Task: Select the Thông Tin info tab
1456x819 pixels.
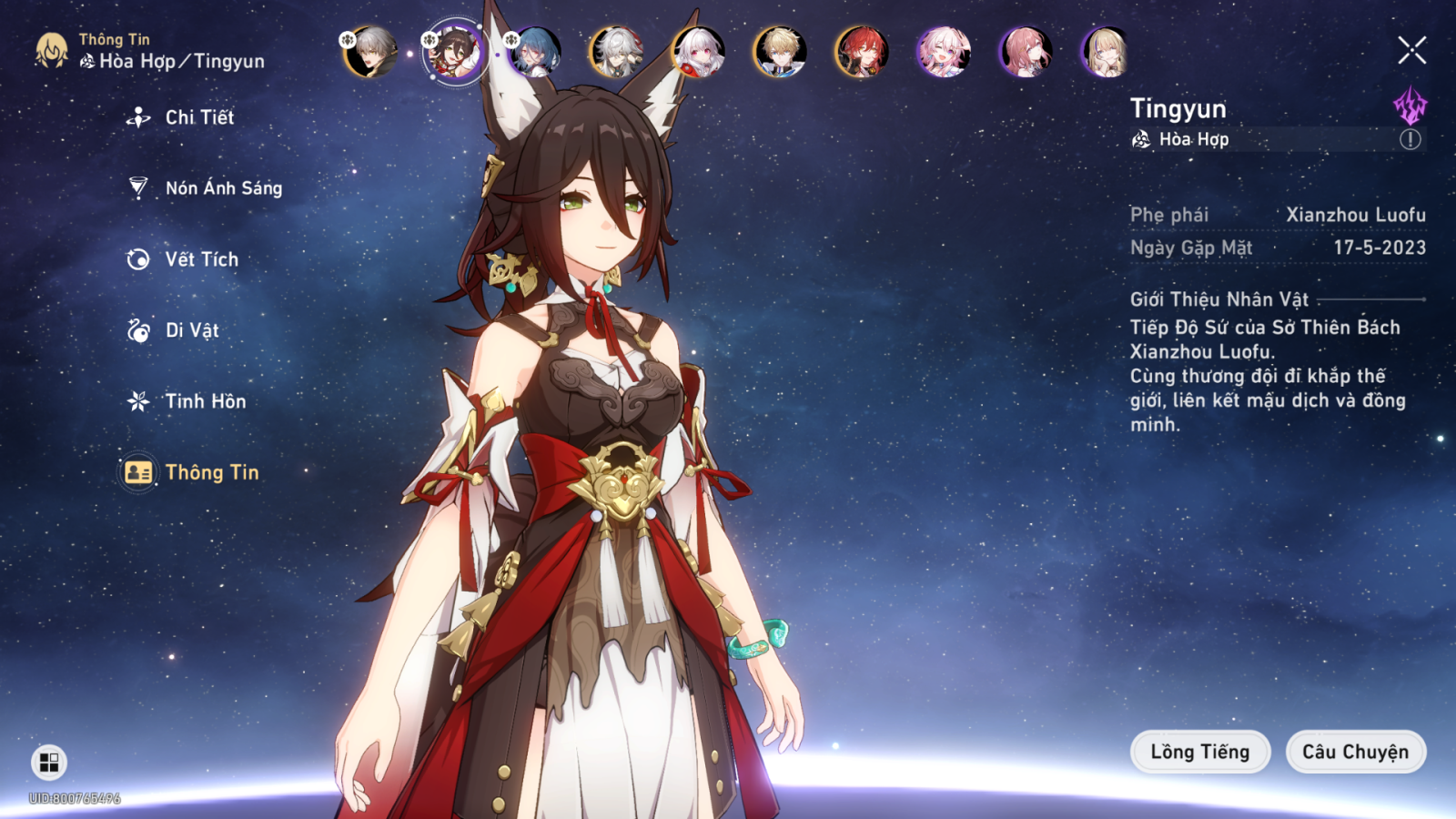Action: click(211, 472)
